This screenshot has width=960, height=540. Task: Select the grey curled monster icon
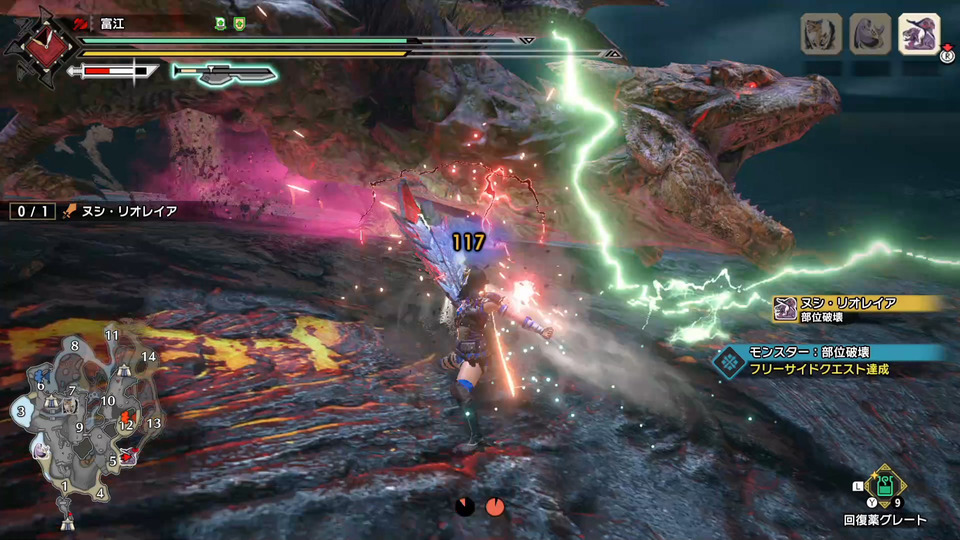(x=868, y=33)
